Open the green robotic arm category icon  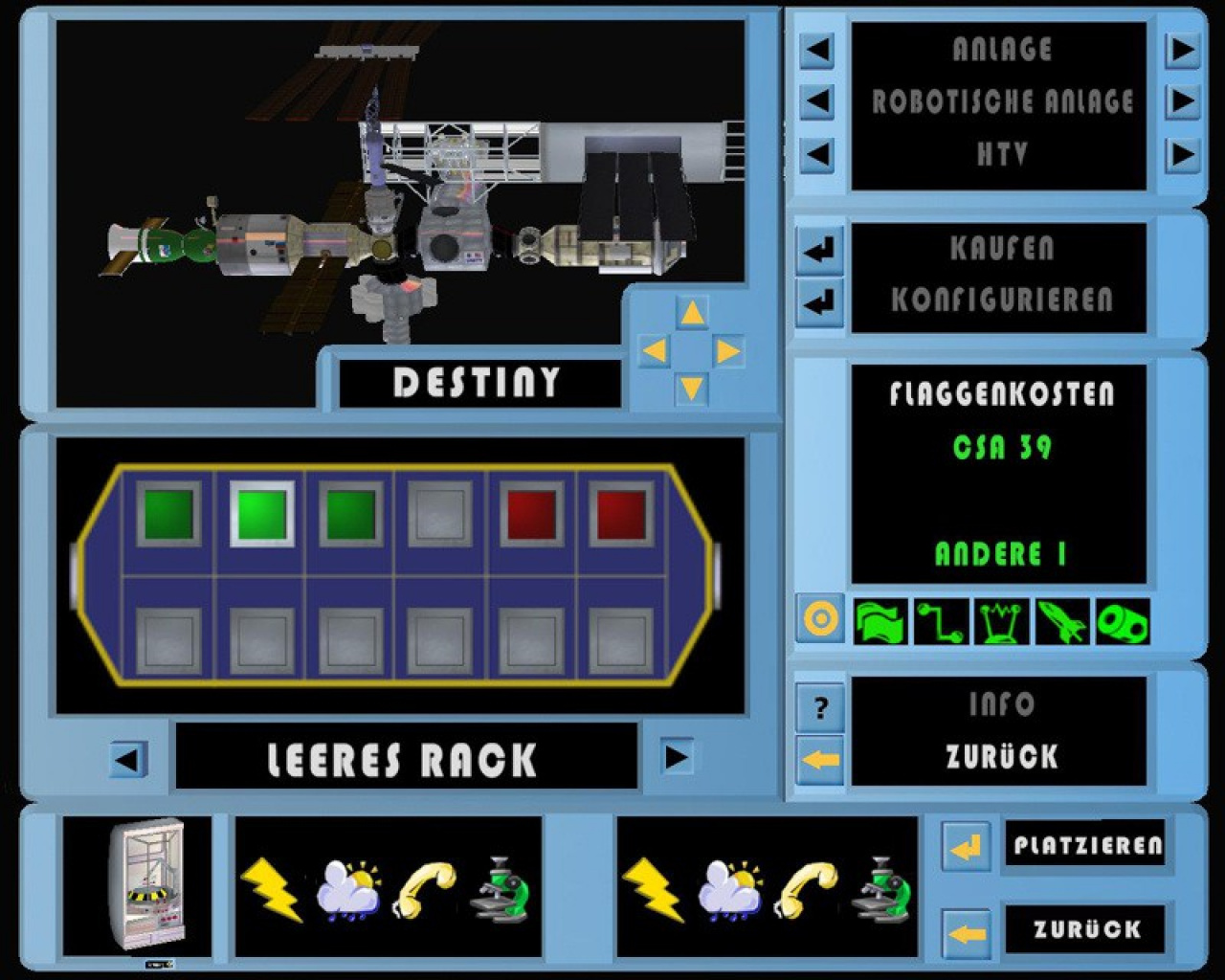point(941,621)
